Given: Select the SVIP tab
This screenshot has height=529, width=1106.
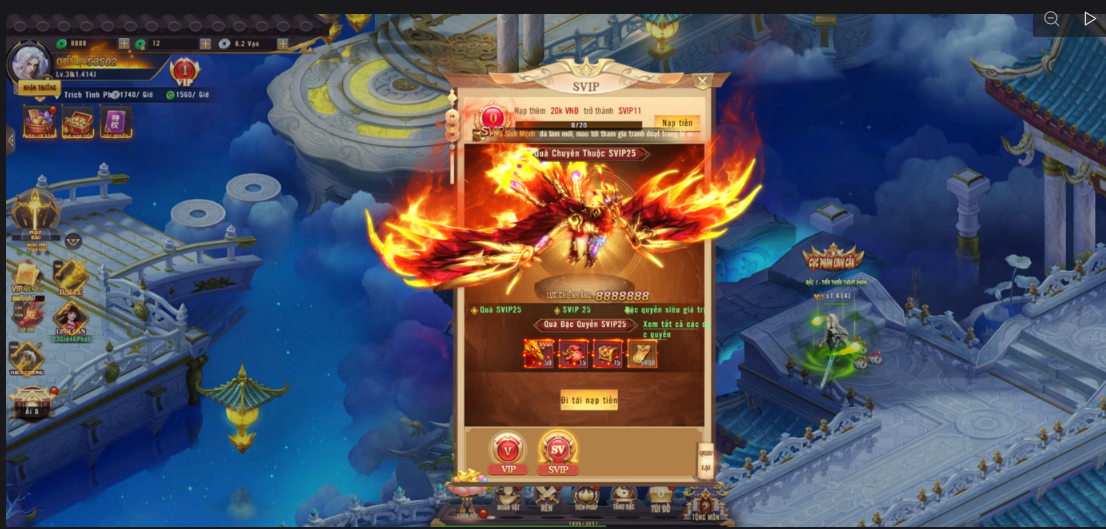Looking at the screenshot, I should coord(558,451).
